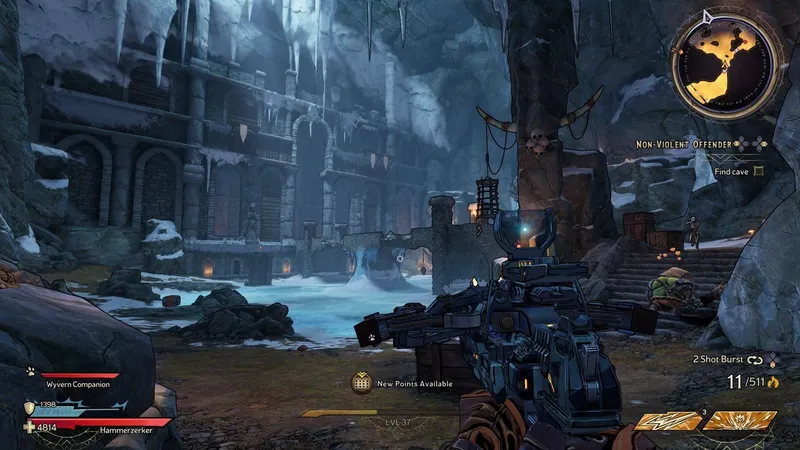Click the fire element ammo icon
The image size is (800, 450).
coord(771,382)
